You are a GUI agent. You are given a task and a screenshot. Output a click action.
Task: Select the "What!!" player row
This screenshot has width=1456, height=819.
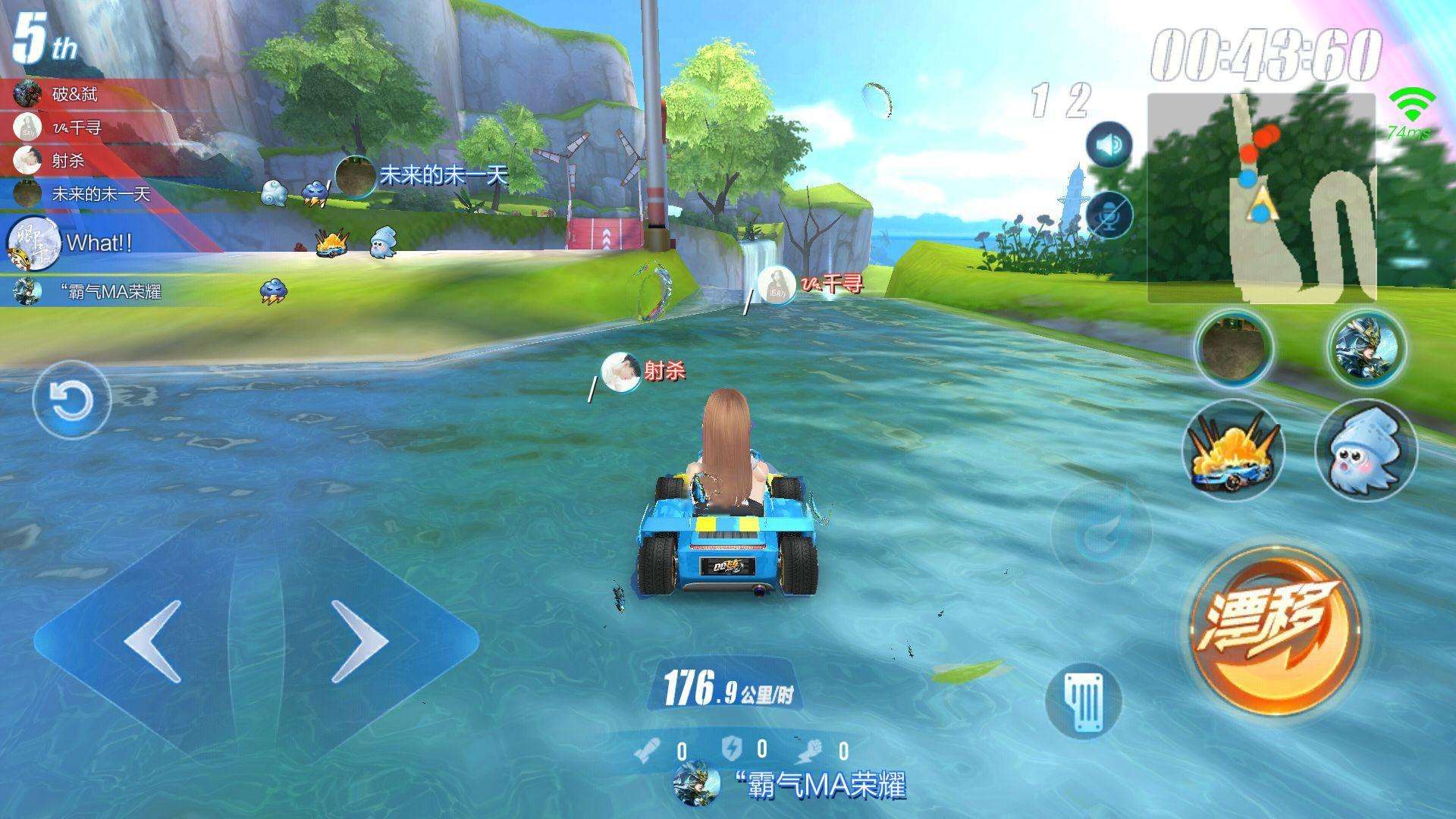pos(99,243)
